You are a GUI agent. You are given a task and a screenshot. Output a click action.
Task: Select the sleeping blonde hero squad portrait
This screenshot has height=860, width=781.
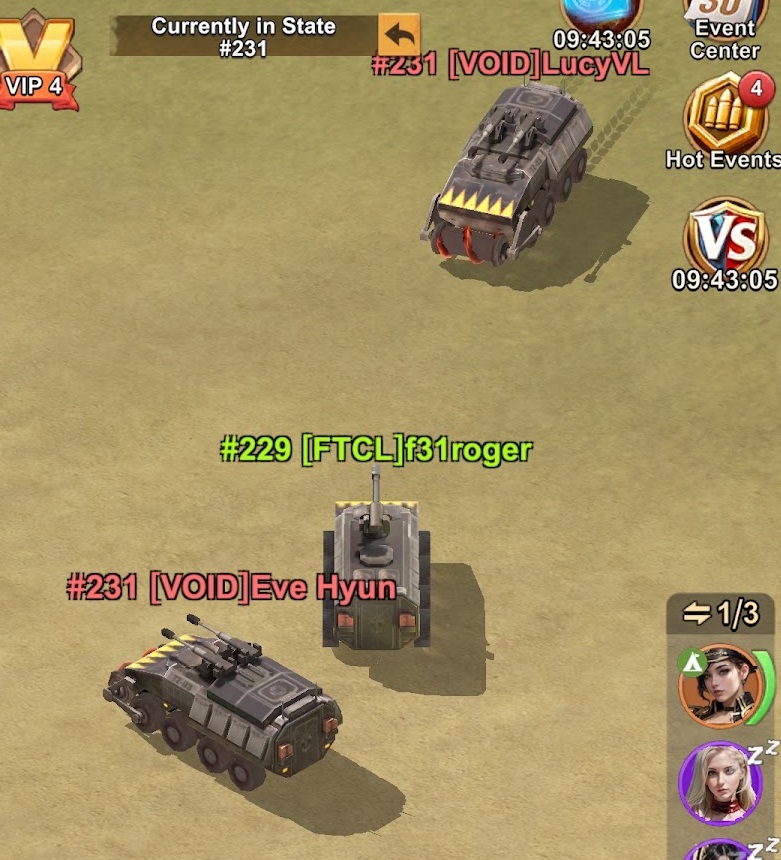714,782
